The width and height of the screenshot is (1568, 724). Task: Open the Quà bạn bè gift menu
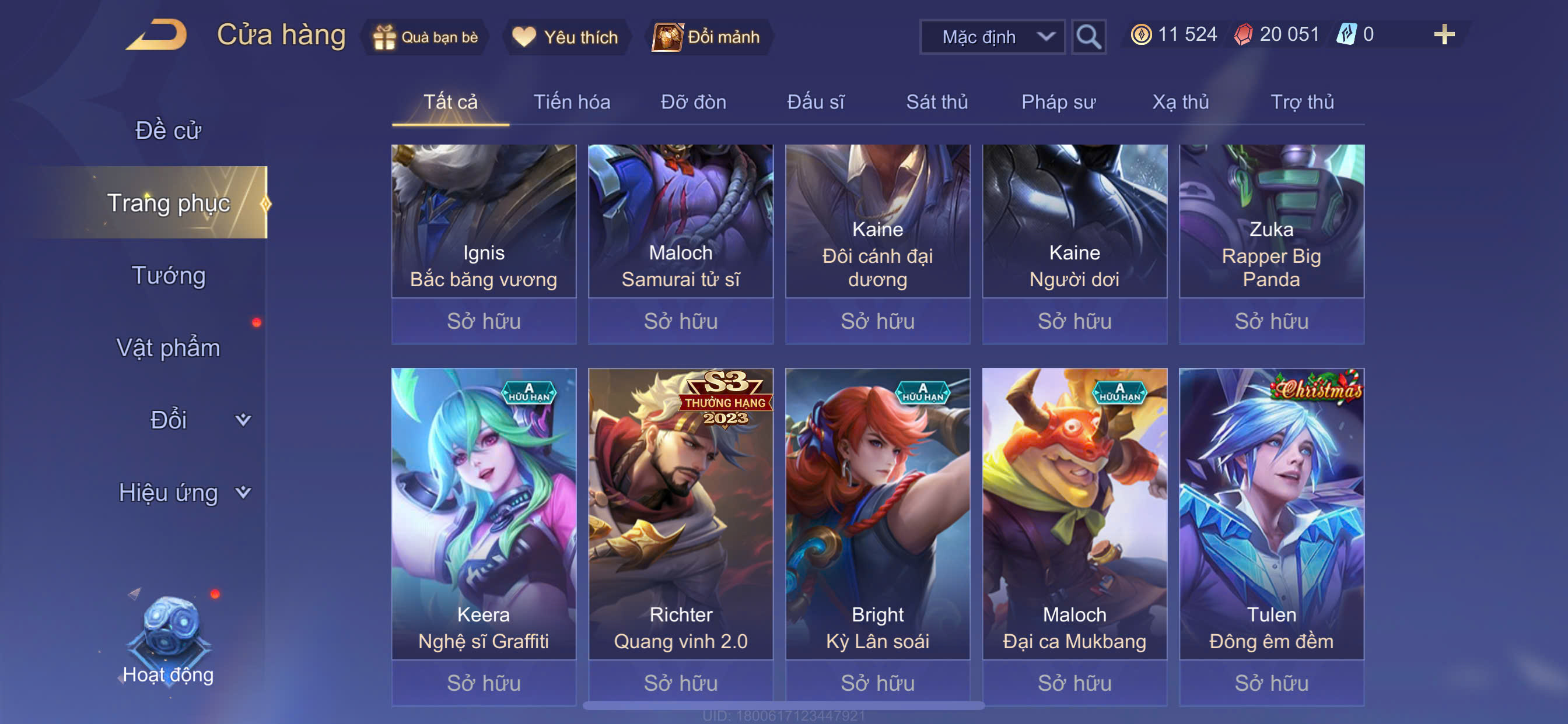click(426, 37)
